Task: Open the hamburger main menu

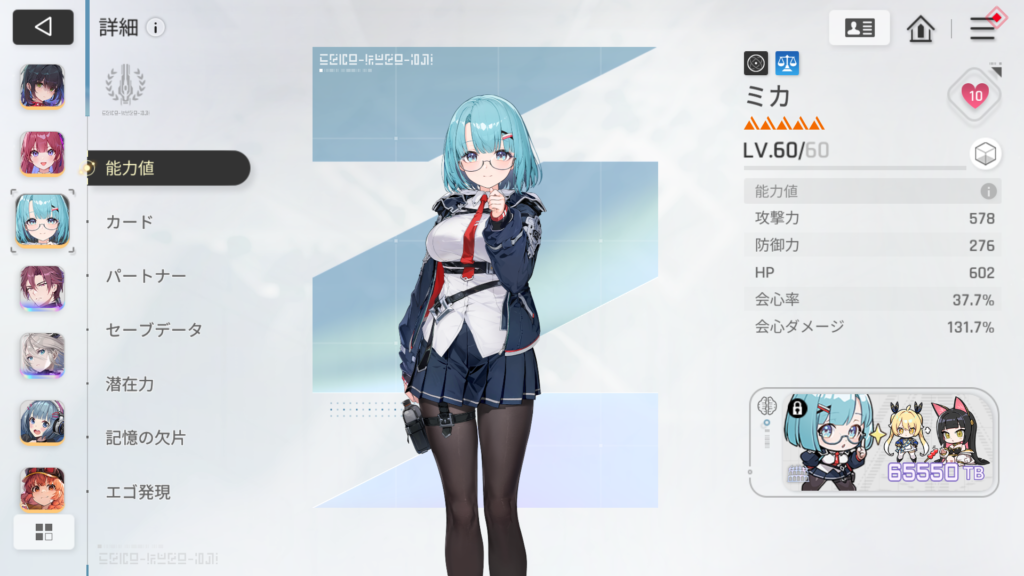Action: 983,28
